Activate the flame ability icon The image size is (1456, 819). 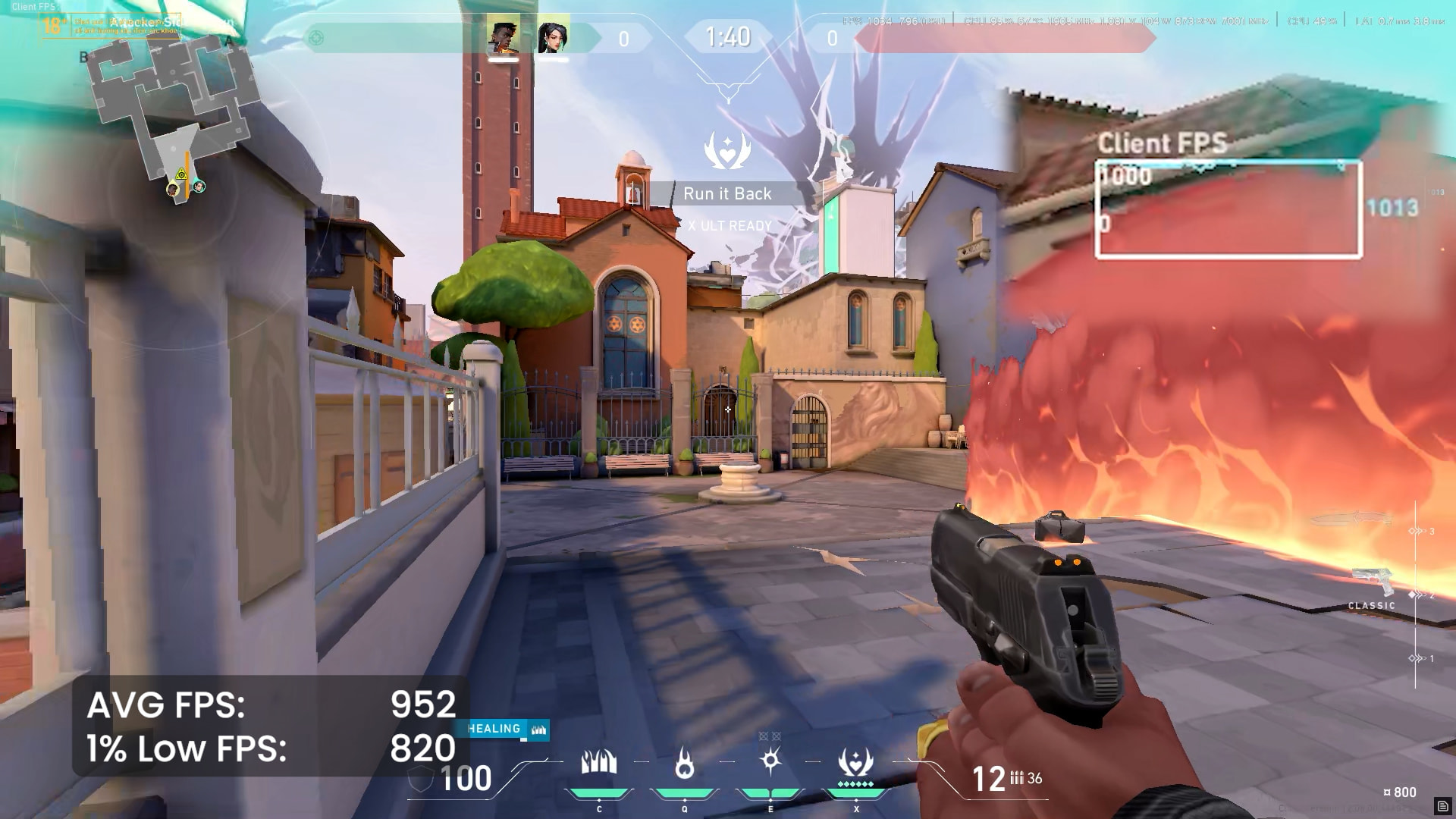[x=685, y=763]
